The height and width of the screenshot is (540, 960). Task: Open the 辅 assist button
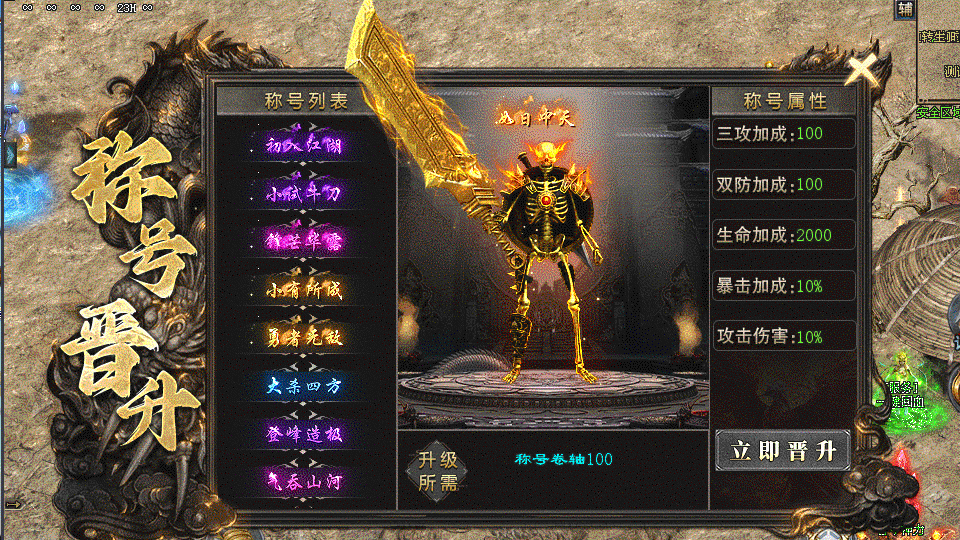(x=905, y=10)
